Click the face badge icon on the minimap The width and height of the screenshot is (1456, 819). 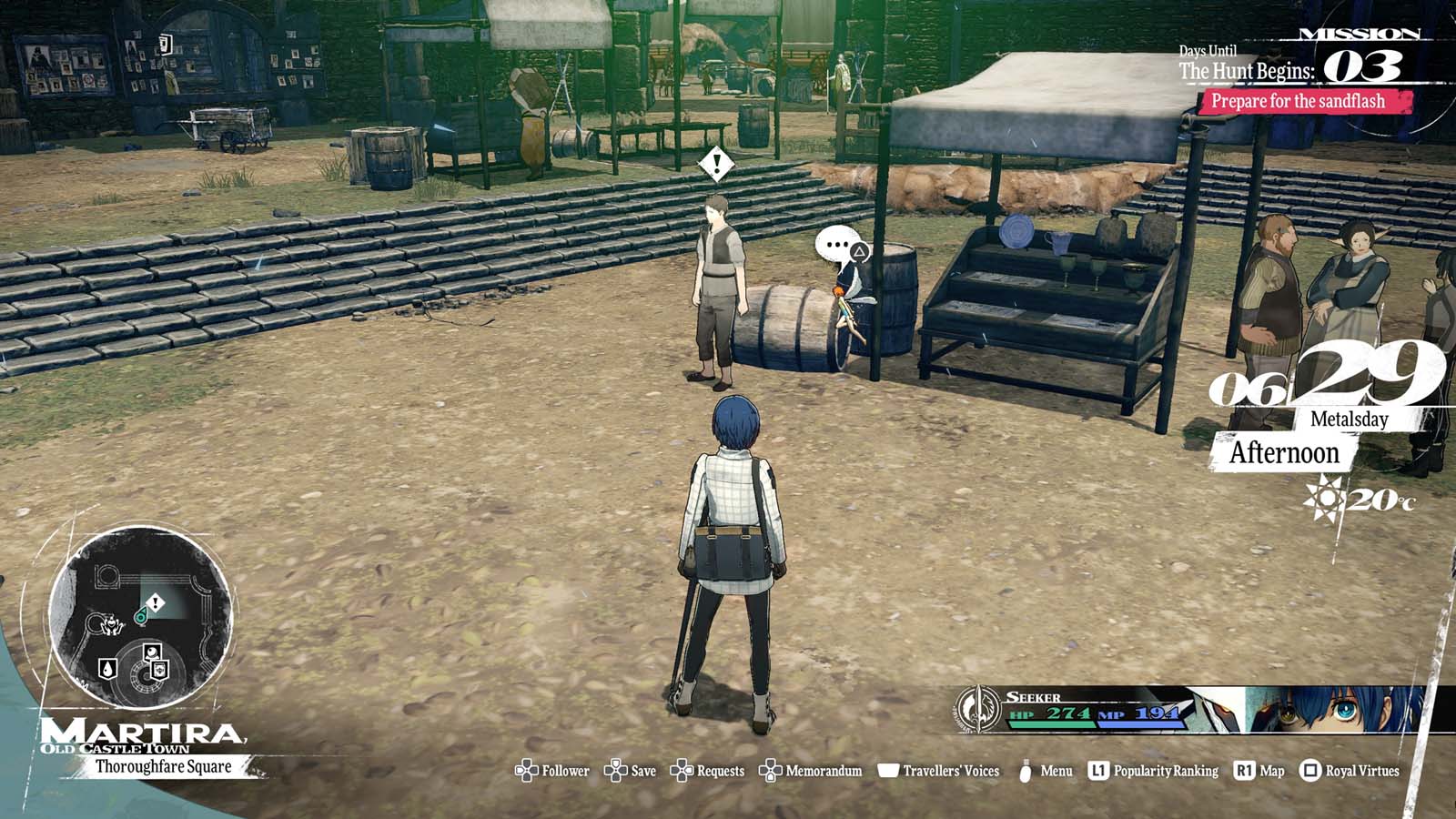point(153,652)
